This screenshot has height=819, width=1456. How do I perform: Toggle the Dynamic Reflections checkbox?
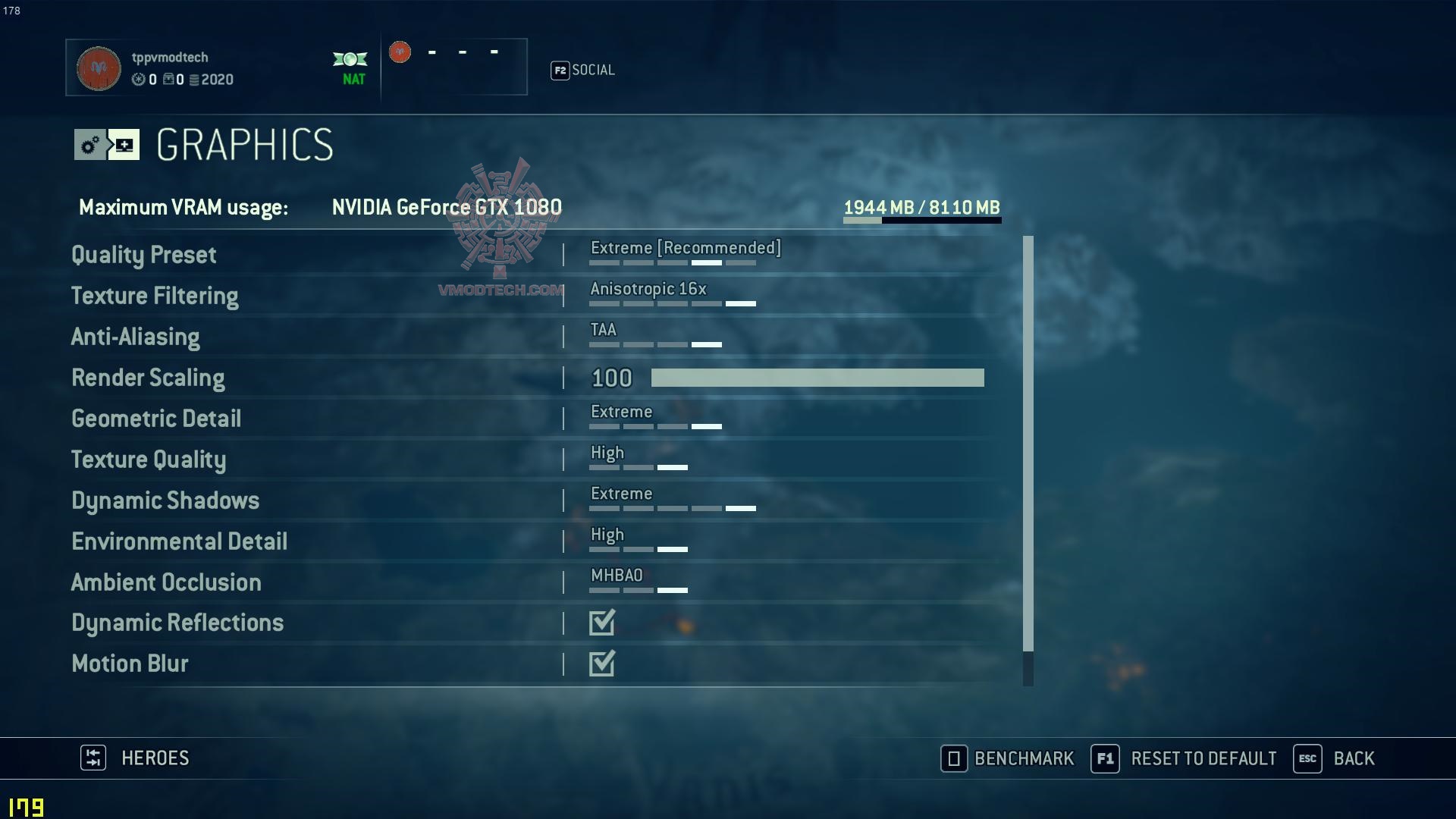tap(602, 623)
